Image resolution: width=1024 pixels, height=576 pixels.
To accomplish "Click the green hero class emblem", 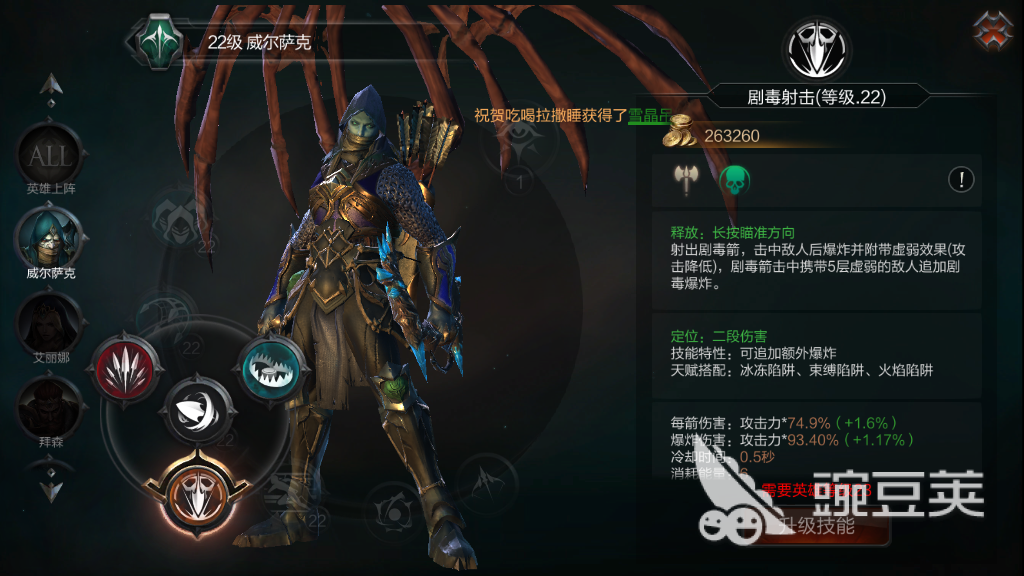I will (156, 41).
